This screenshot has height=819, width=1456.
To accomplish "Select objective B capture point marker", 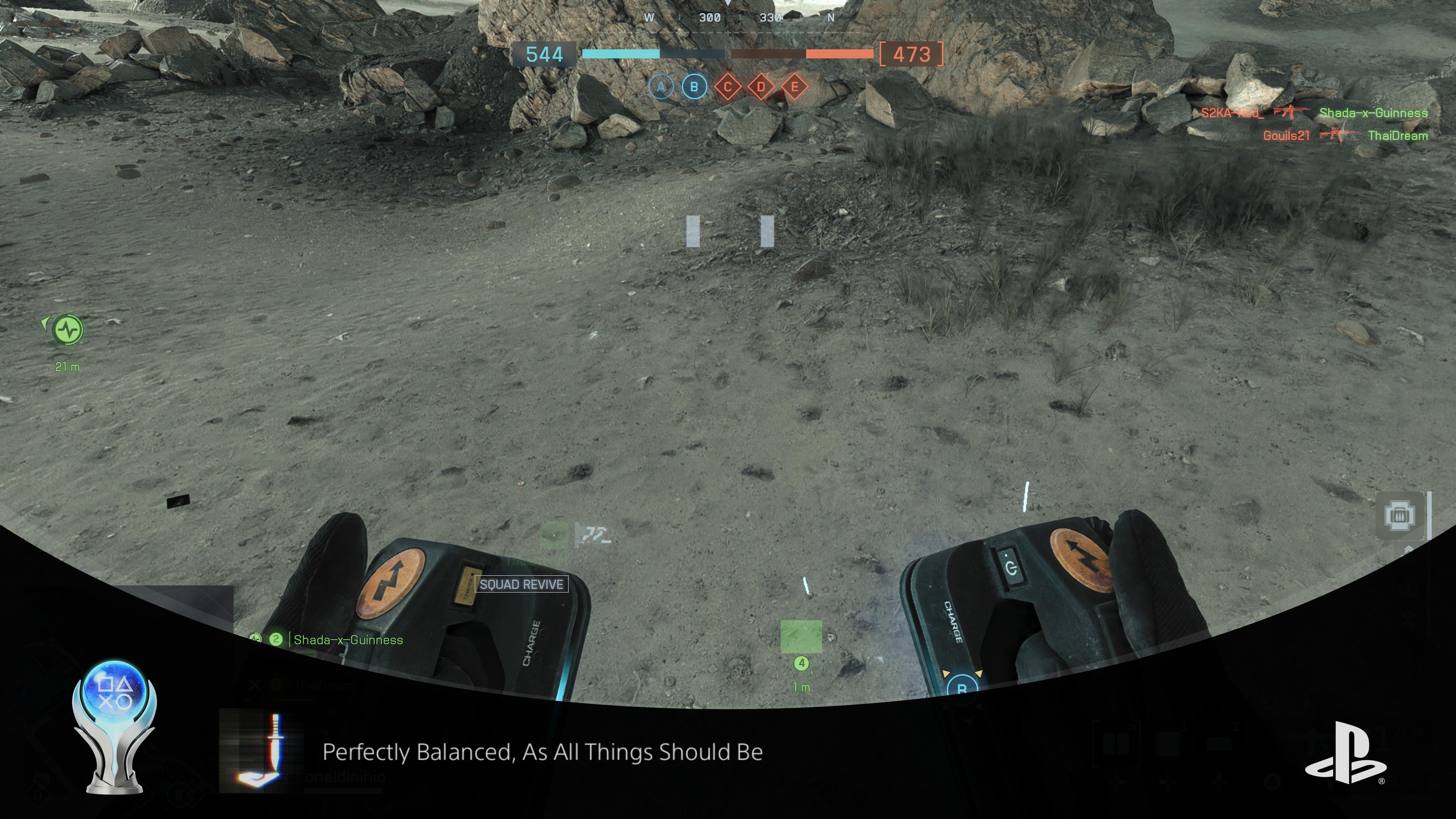I will (694, 87).
